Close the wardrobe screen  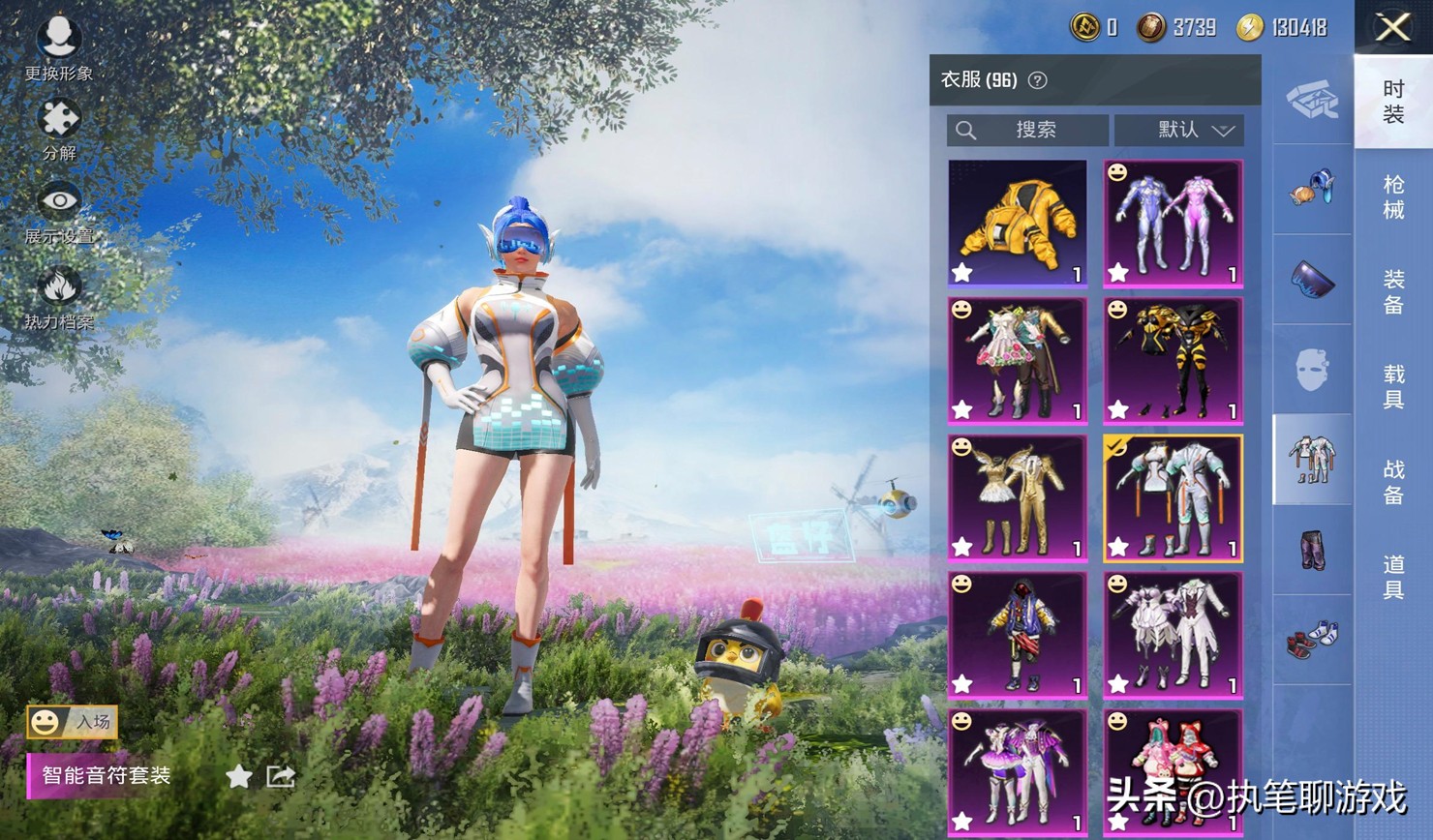click(x=1392, y=27)
